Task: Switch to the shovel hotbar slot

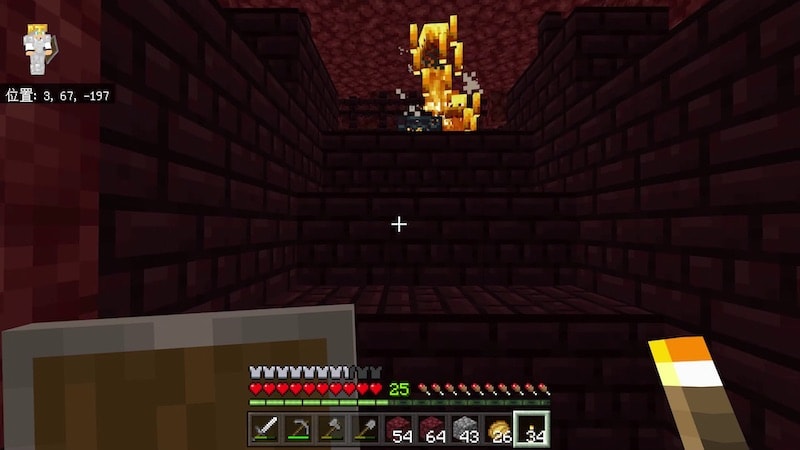Action: 365,429
